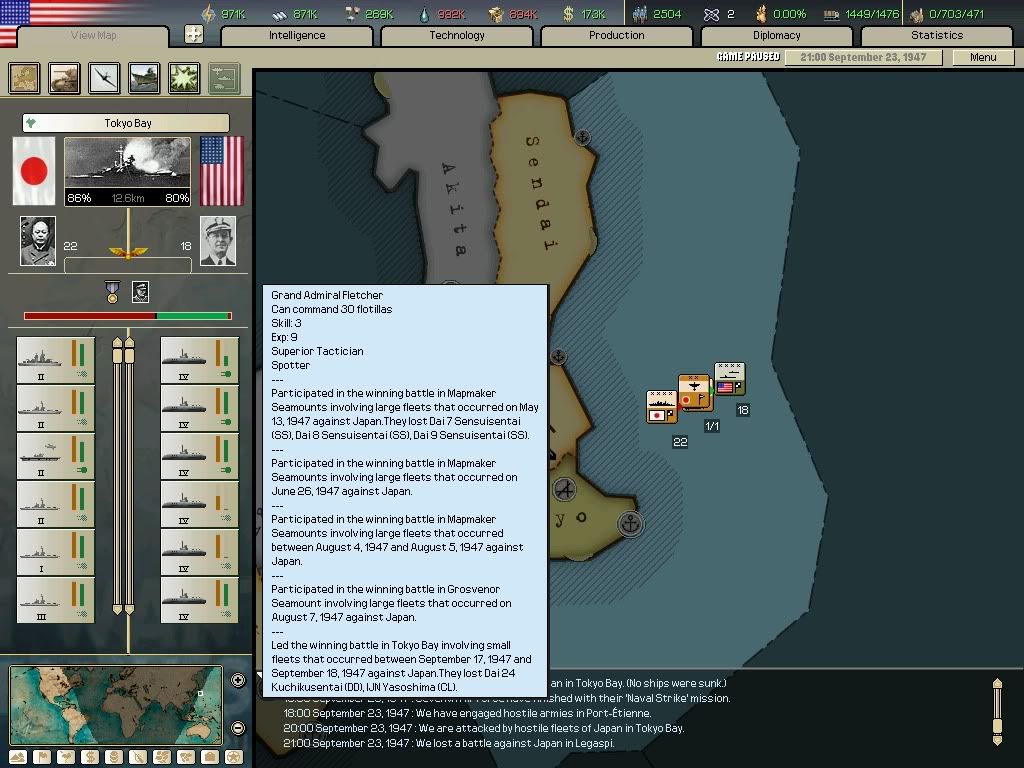Select the warship naval units filter icon

(x=144, y=78)
